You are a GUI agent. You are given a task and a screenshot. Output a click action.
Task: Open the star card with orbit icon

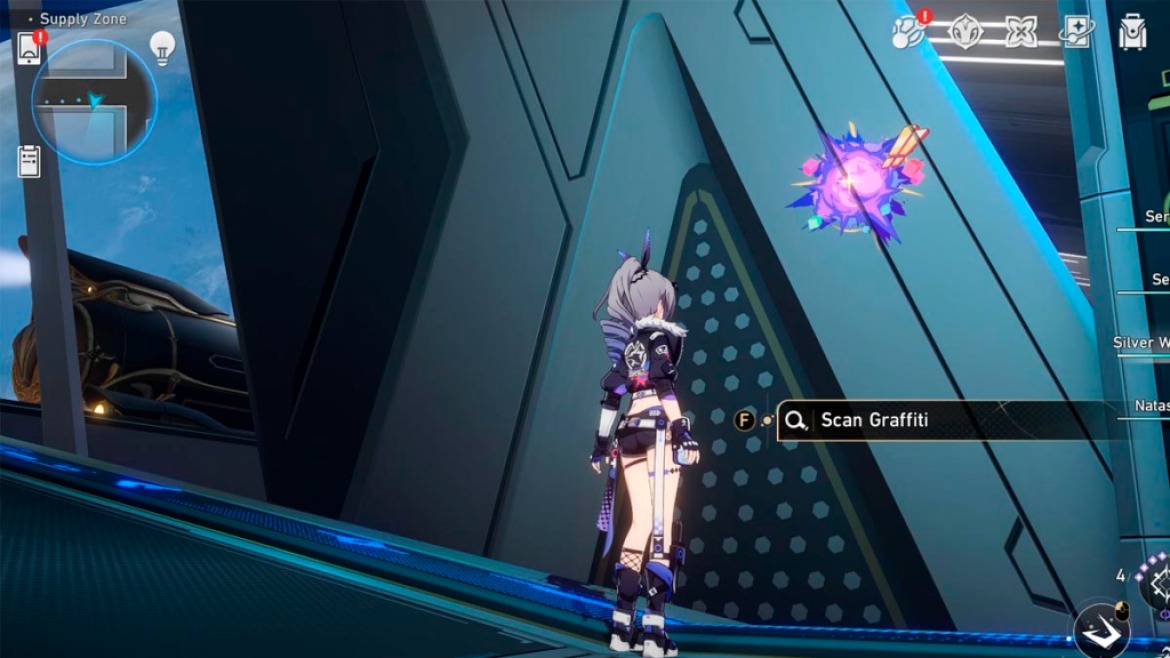tap(1077, 33)
